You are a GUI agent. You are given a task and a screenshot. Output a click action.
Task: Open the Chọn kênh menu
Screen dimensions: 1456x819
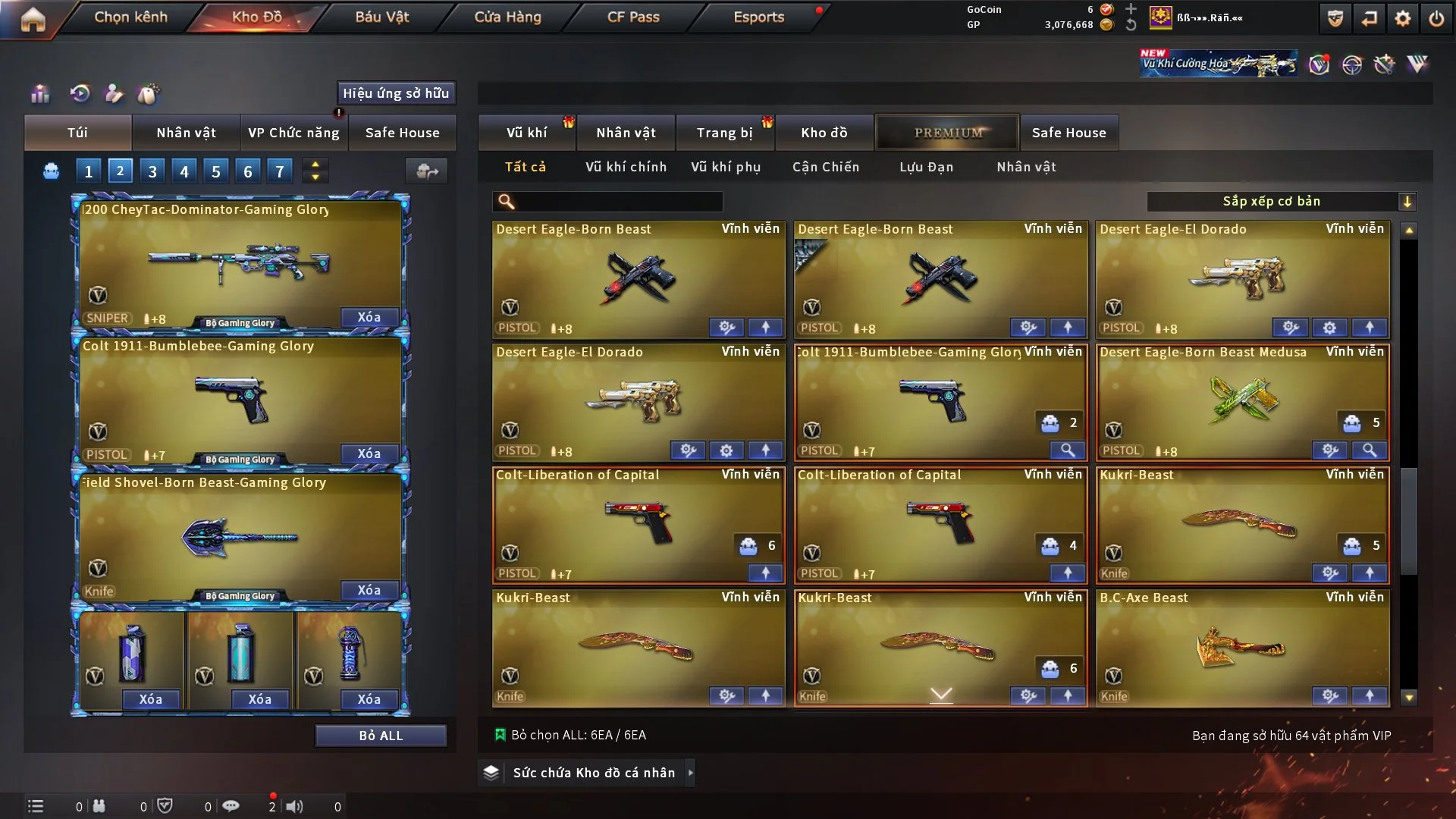[x=130, y=17]
